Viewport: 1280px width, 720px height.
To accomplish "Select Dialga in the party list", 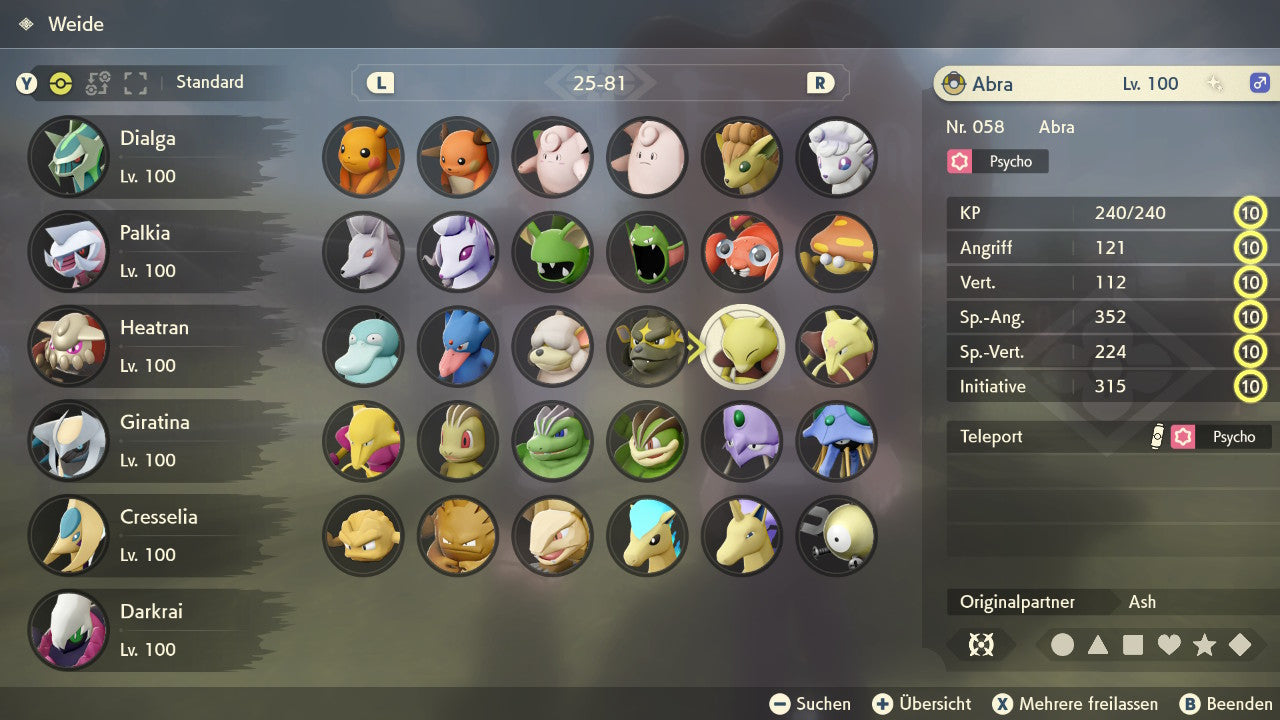I will click(x=150, y=157).
